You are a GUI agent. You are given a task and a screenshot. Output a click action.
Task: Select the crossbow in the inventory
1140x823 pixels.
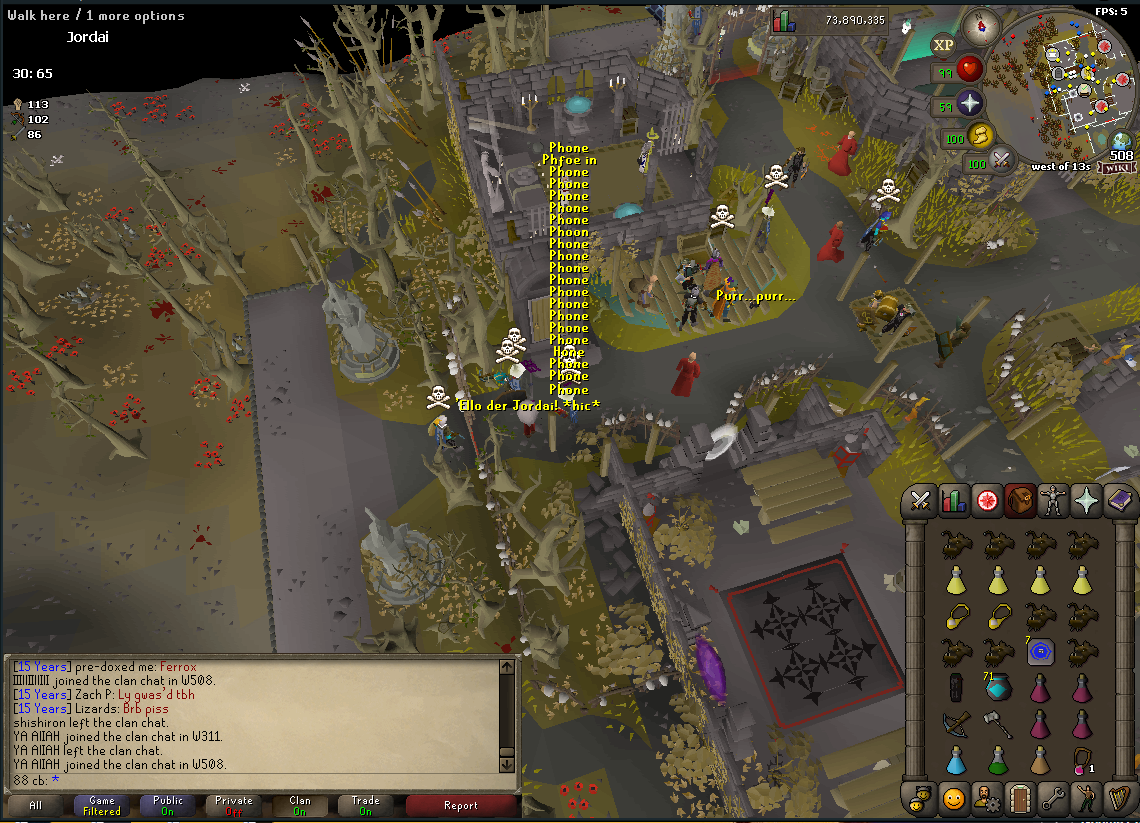click(x=956, y=723)
